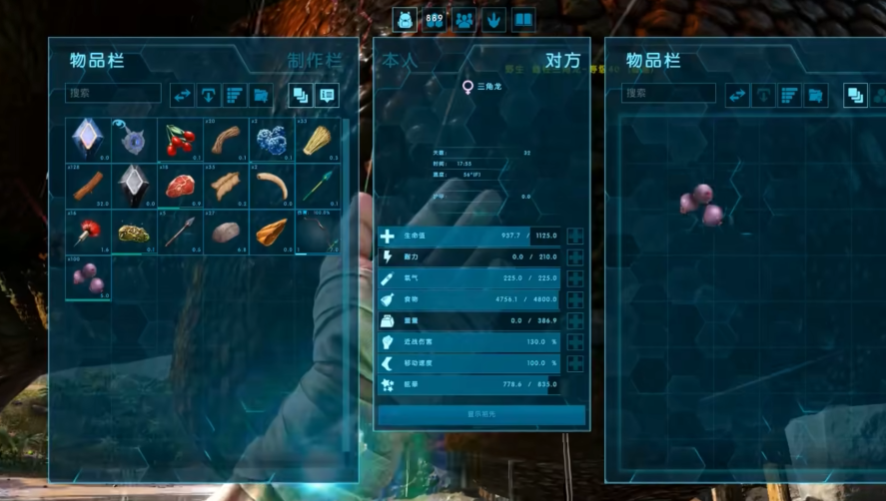Select the stone item slot

226,232
